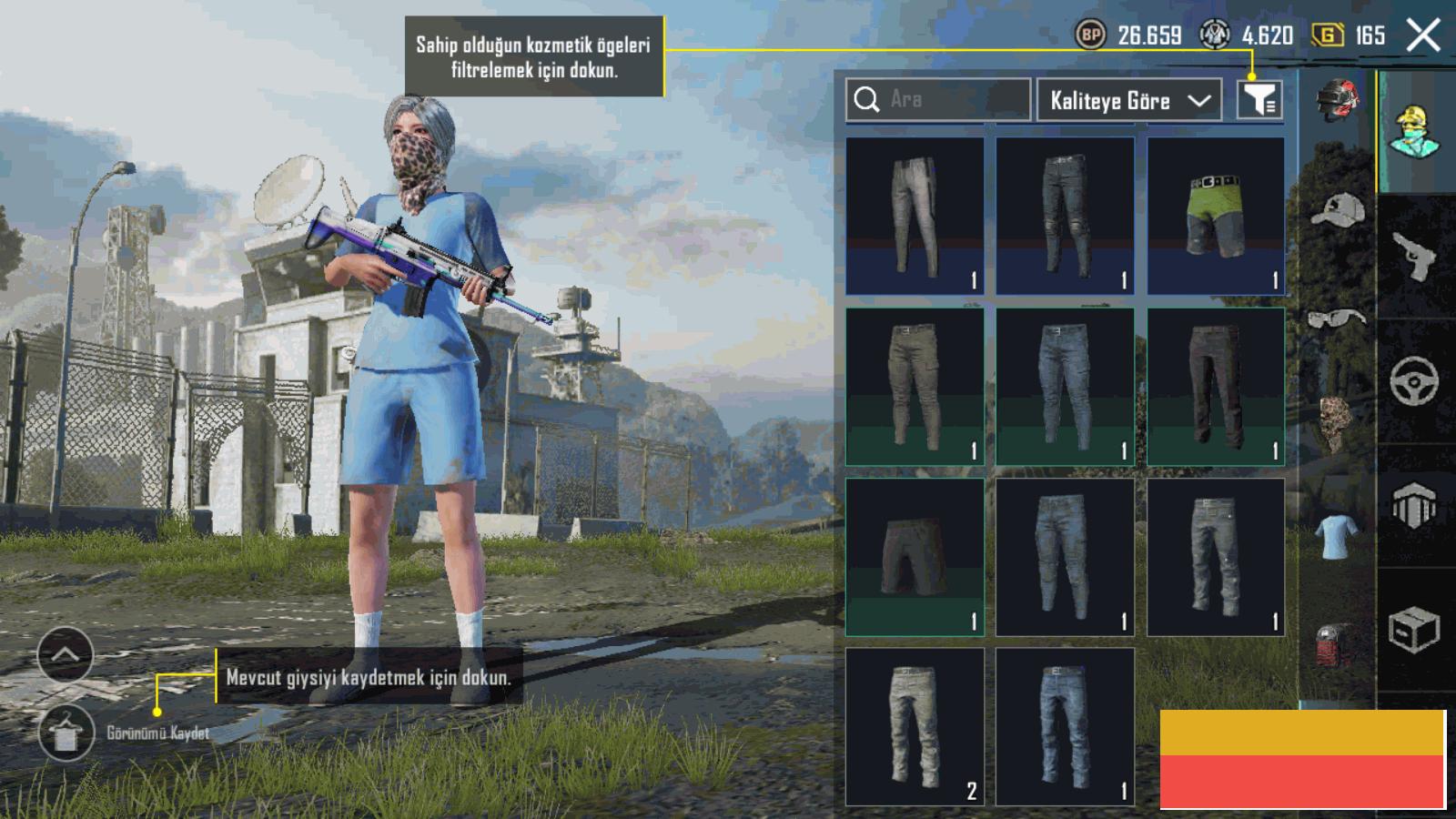The height and width of the screenshot is (819, 1456).
Task: Open the blue t-shirt category
Action: click(x=1337, y=535)
